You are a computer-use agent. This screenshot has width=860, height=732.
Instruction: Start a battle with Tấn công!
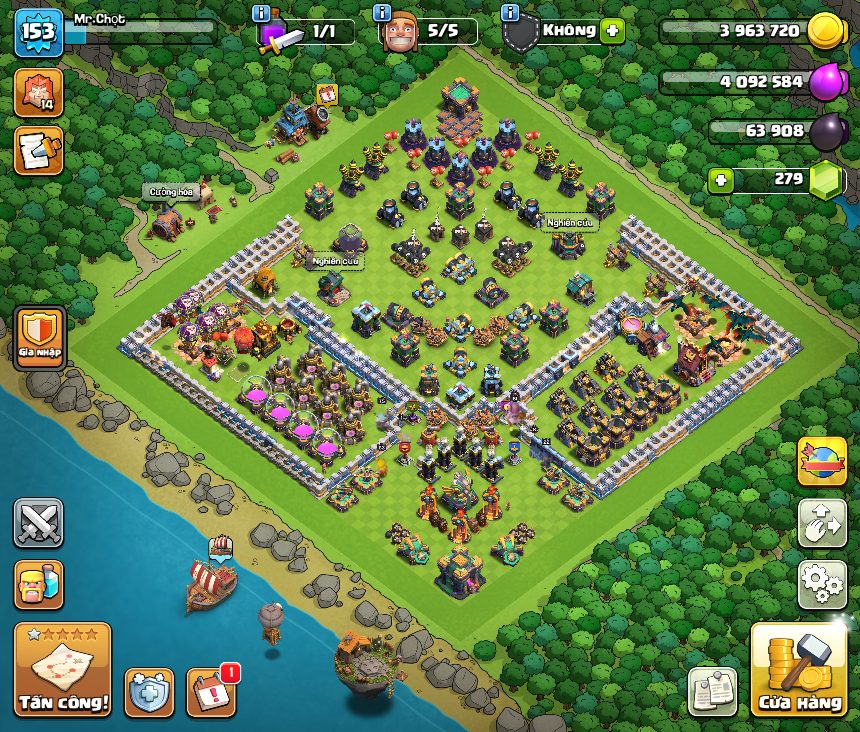coord(62,670)
